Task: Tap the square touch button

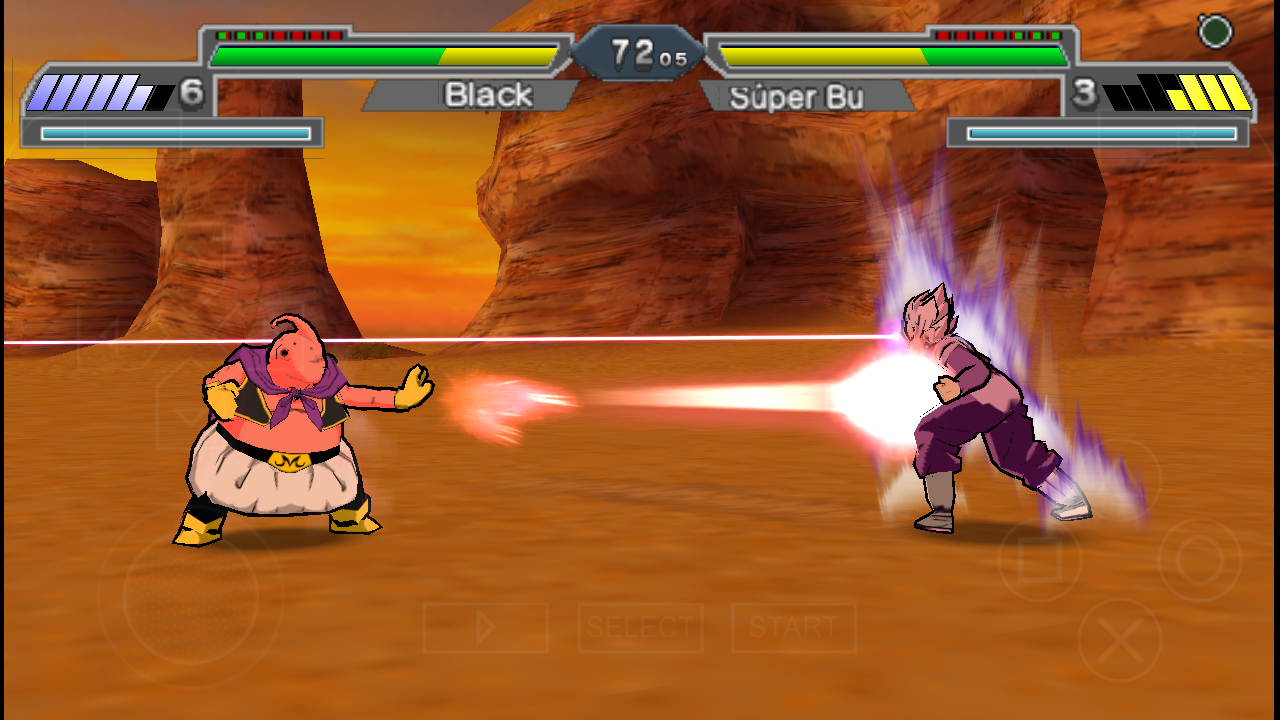Action: tap(1039, 560)
